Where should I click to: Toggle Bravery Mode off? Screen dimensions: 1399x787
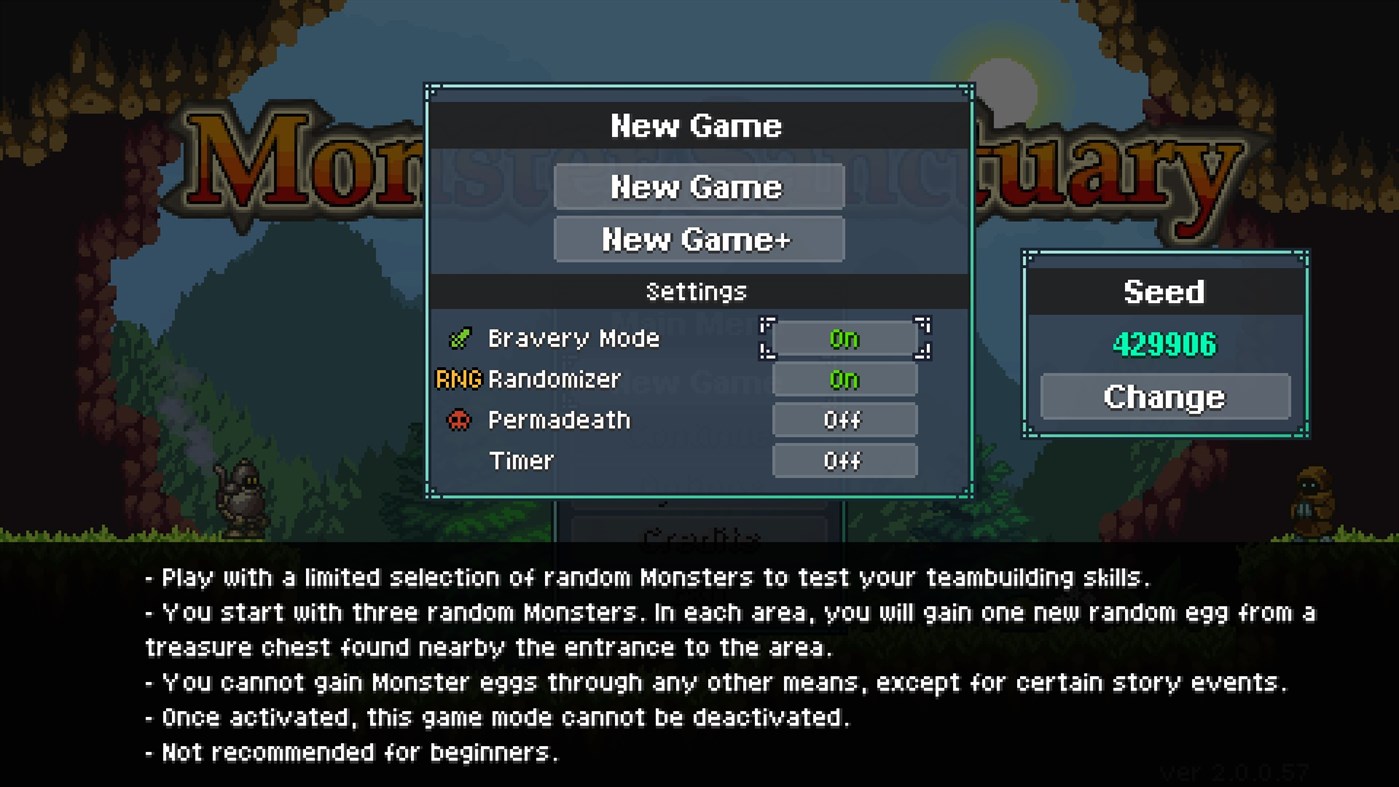coord(845,339)
